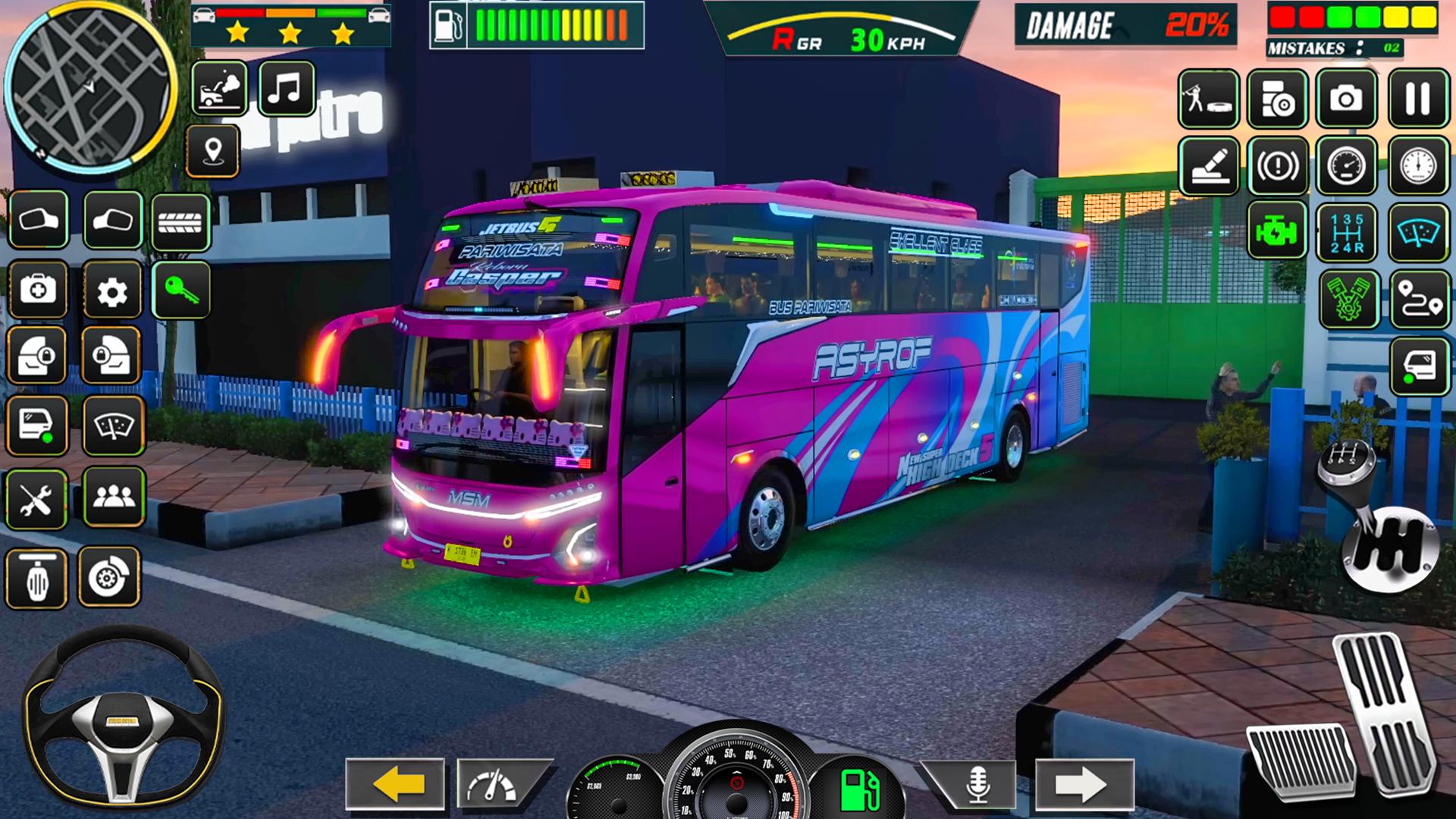Tap the map location pin button

213,151
